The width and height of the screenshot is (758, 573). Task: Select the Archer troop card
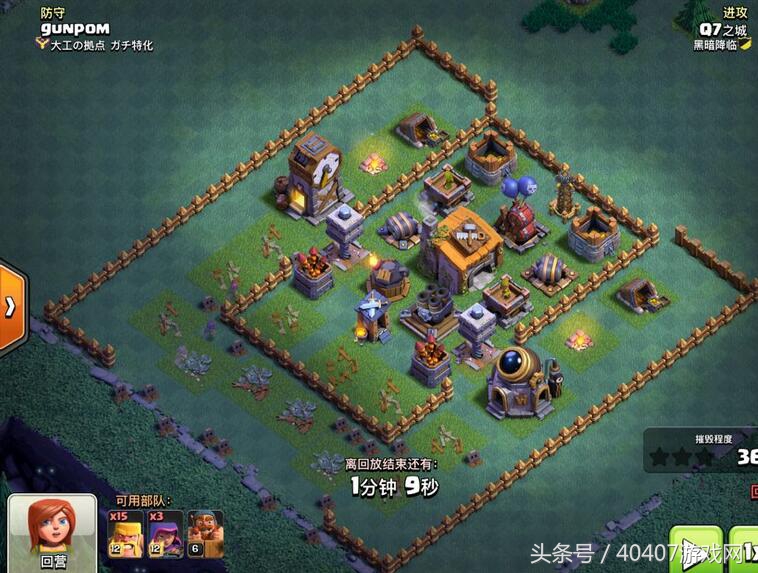coord(165,535)
